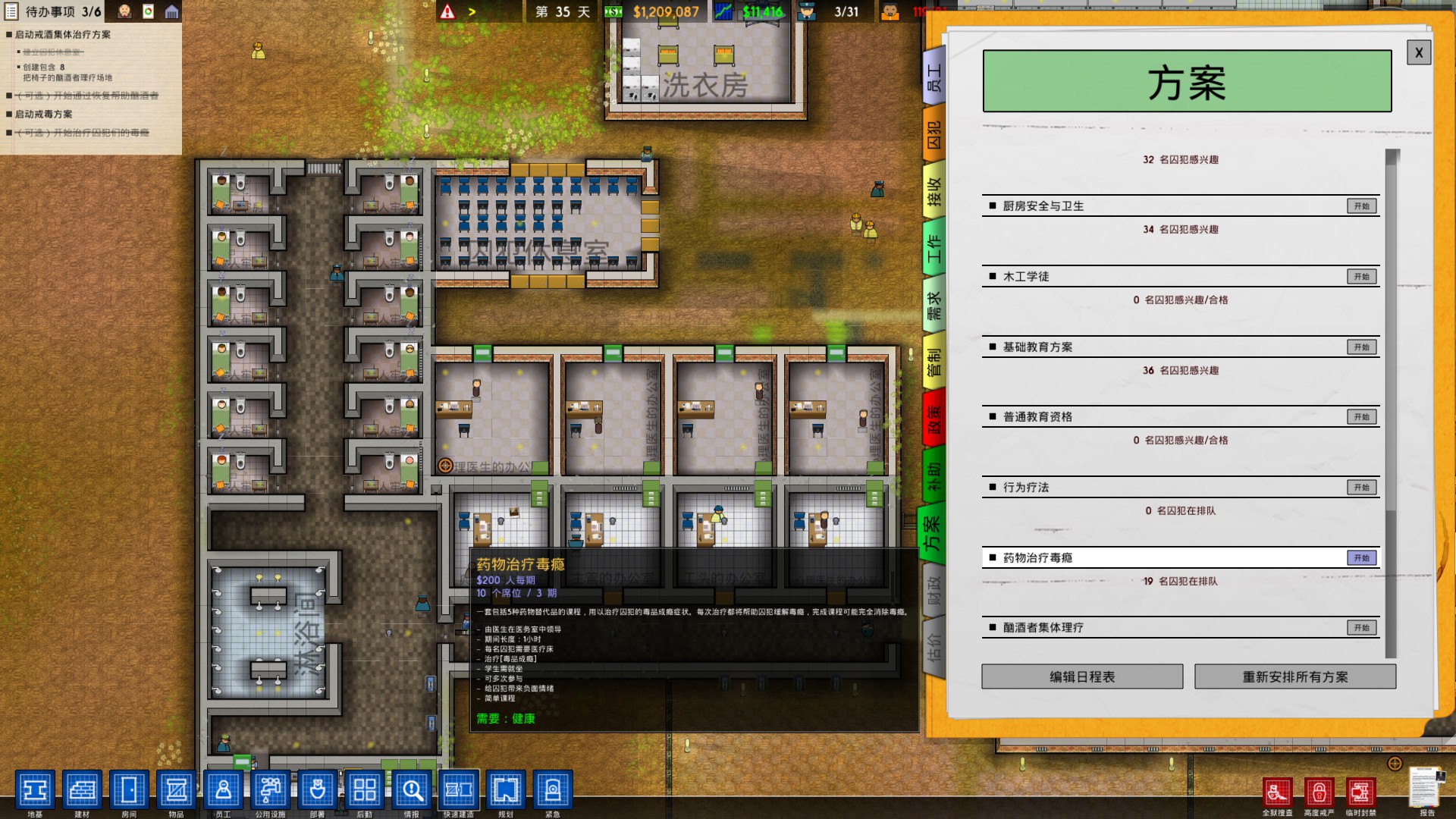Click the 编辑日程表 button
Image resolution: width=1456 pixels, height=819 pixels.
(1081, 676)
